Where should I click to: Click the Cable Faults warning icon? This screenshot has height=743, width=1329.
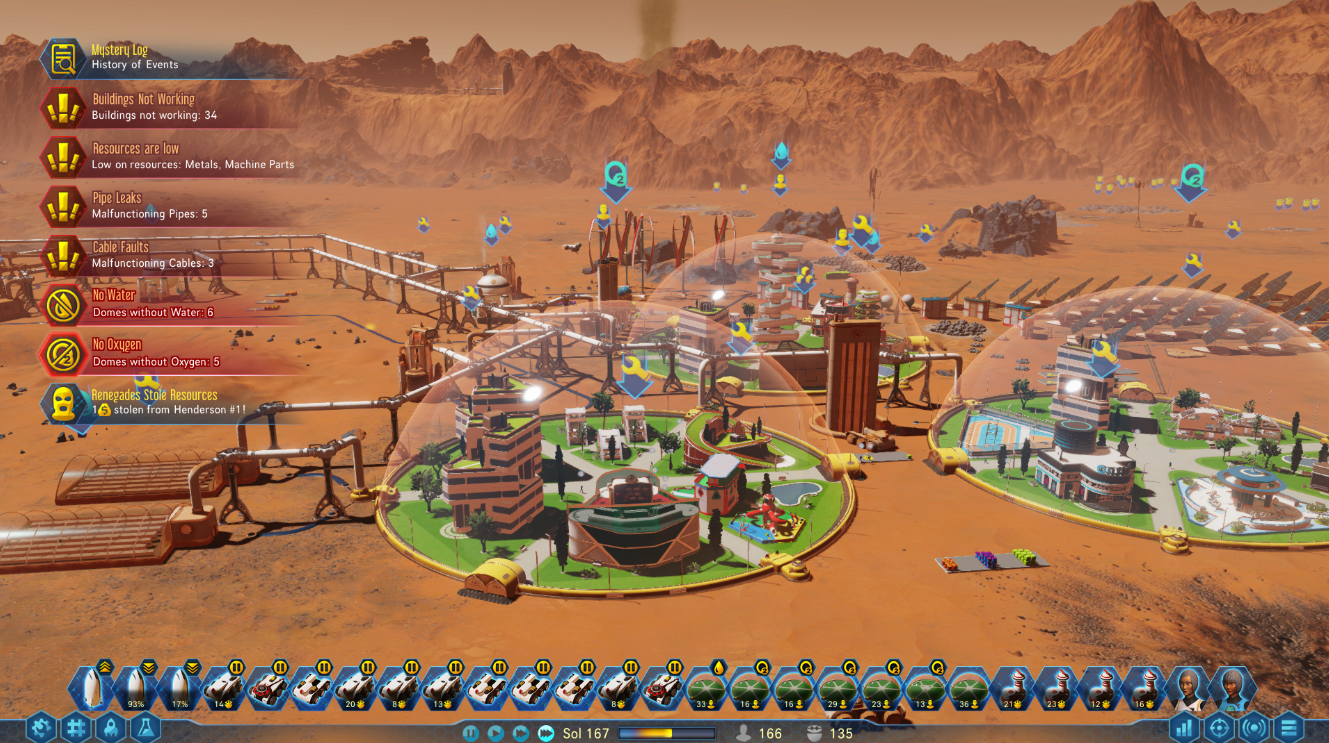point(62,256)
